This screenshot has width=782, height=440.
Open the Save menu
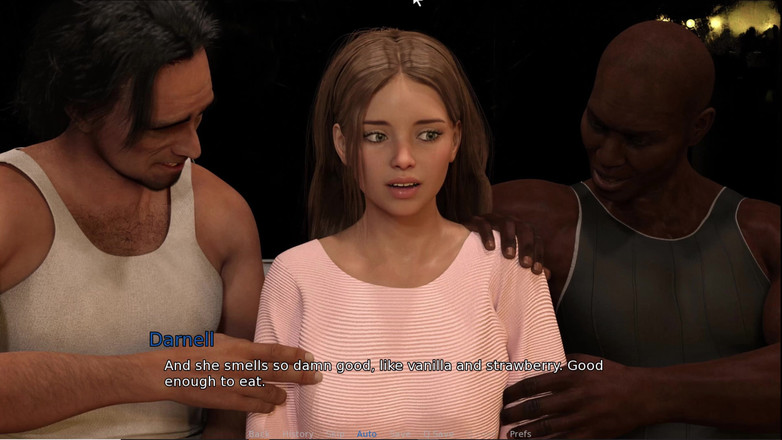tap(400, 434)
